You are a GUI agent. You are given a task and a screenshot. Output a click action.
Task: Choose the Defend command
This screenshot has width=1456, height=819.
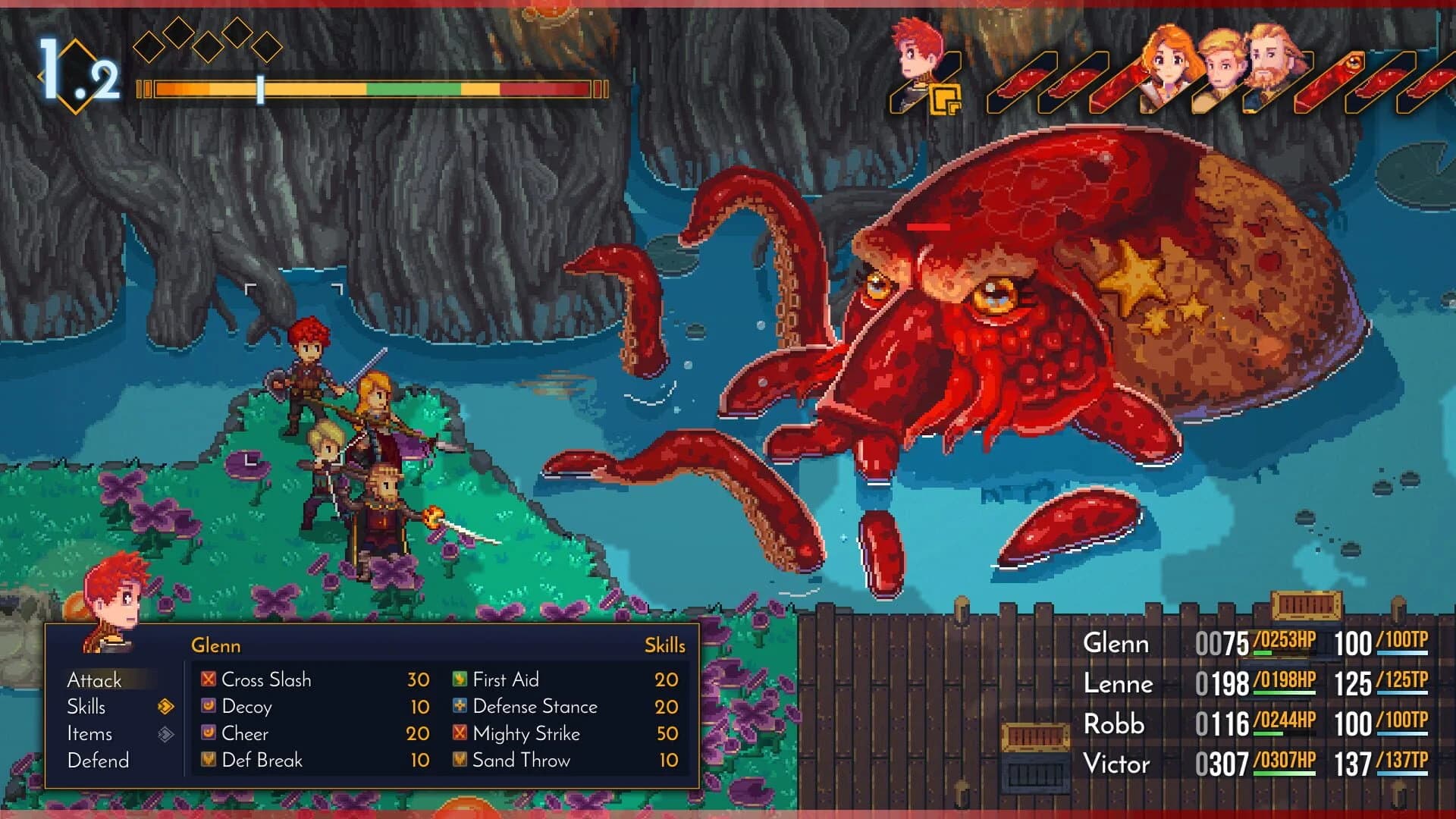[x=98, y=760]
